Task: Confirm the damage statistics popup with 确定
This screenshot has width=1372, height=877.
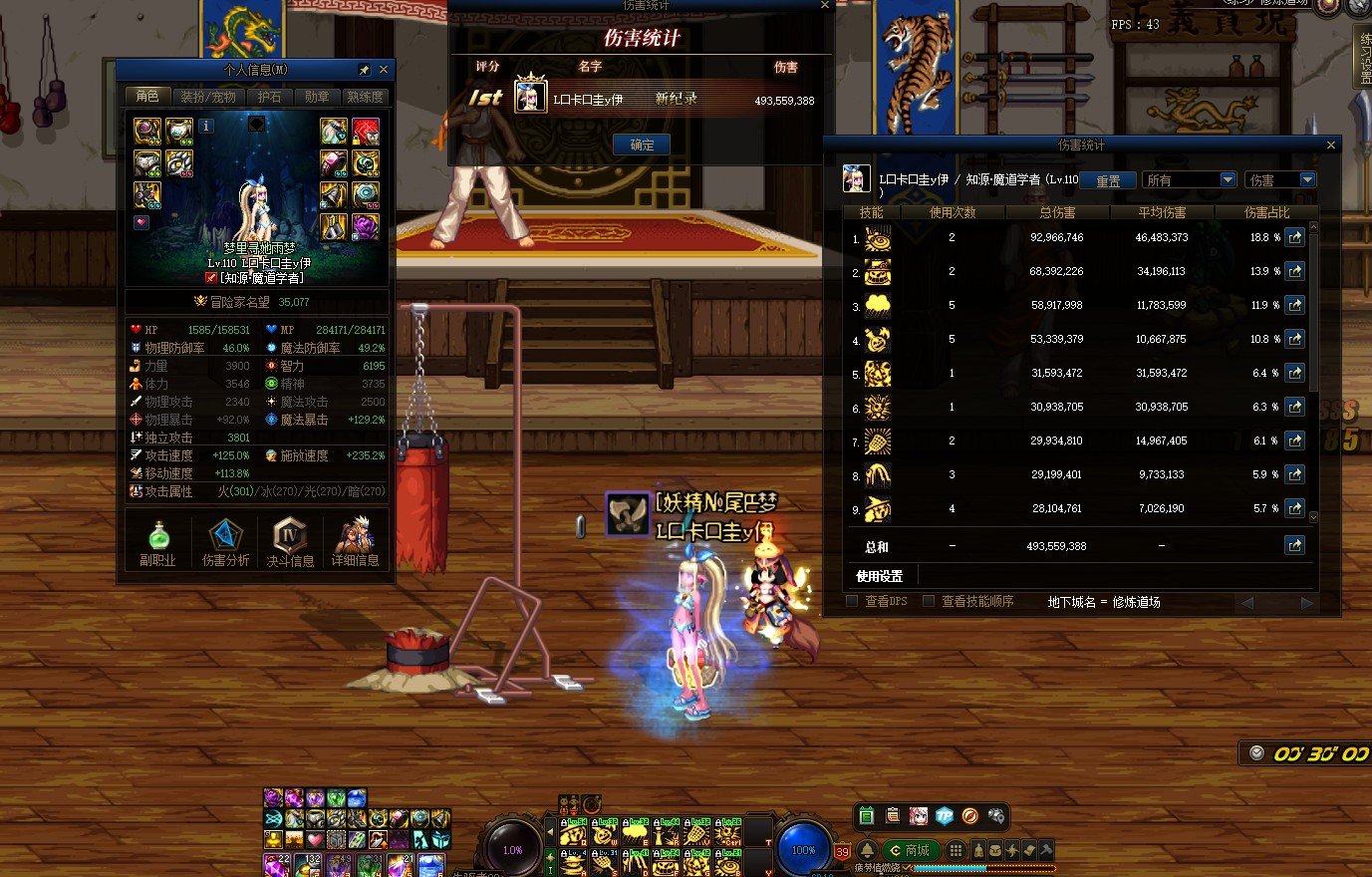Action: pos(642,146)
